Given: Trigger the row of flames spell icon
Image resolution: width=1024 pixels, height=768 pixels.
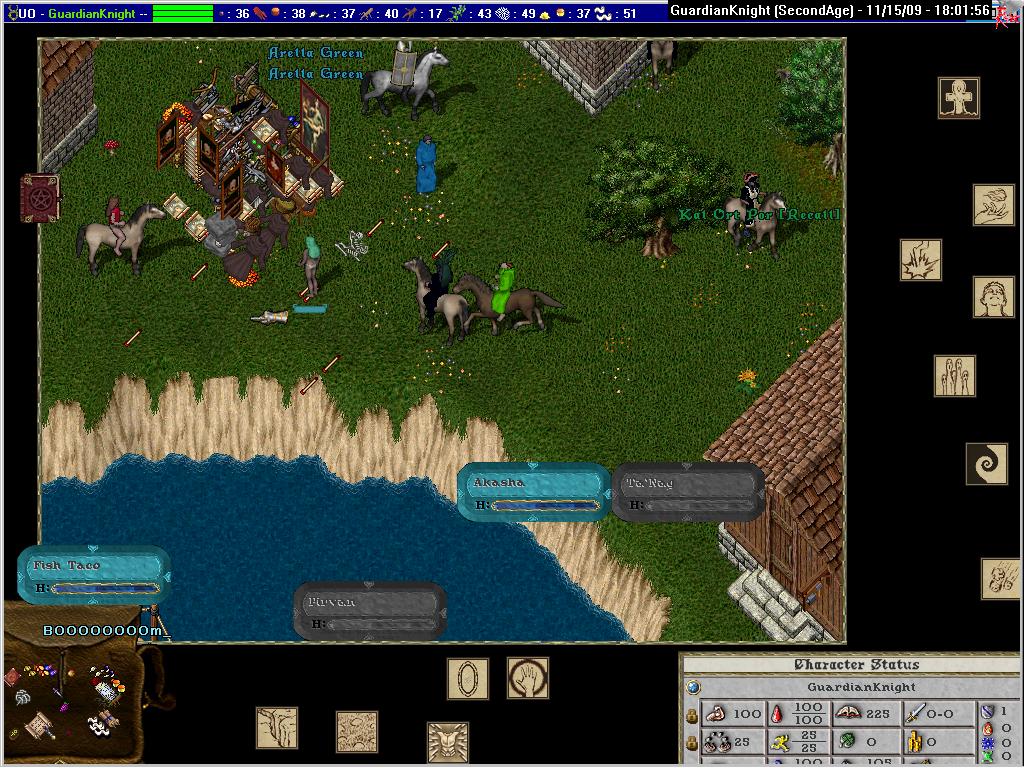Looking at the screenshot, I should pyautogui.click(x=955, y=376).
